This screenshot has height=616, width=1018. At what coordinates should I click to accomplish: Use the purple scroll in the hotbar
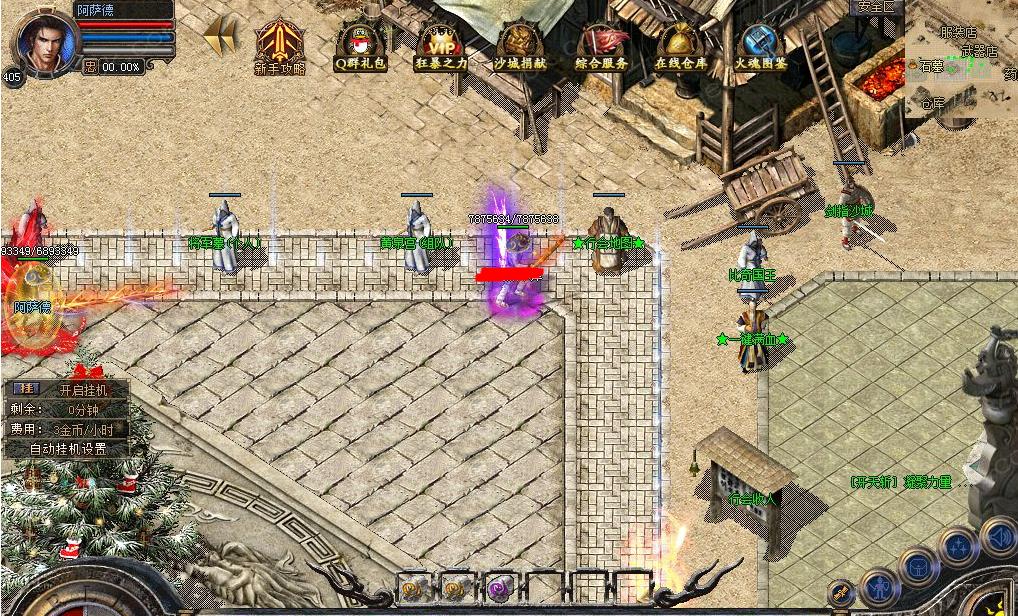500,587
